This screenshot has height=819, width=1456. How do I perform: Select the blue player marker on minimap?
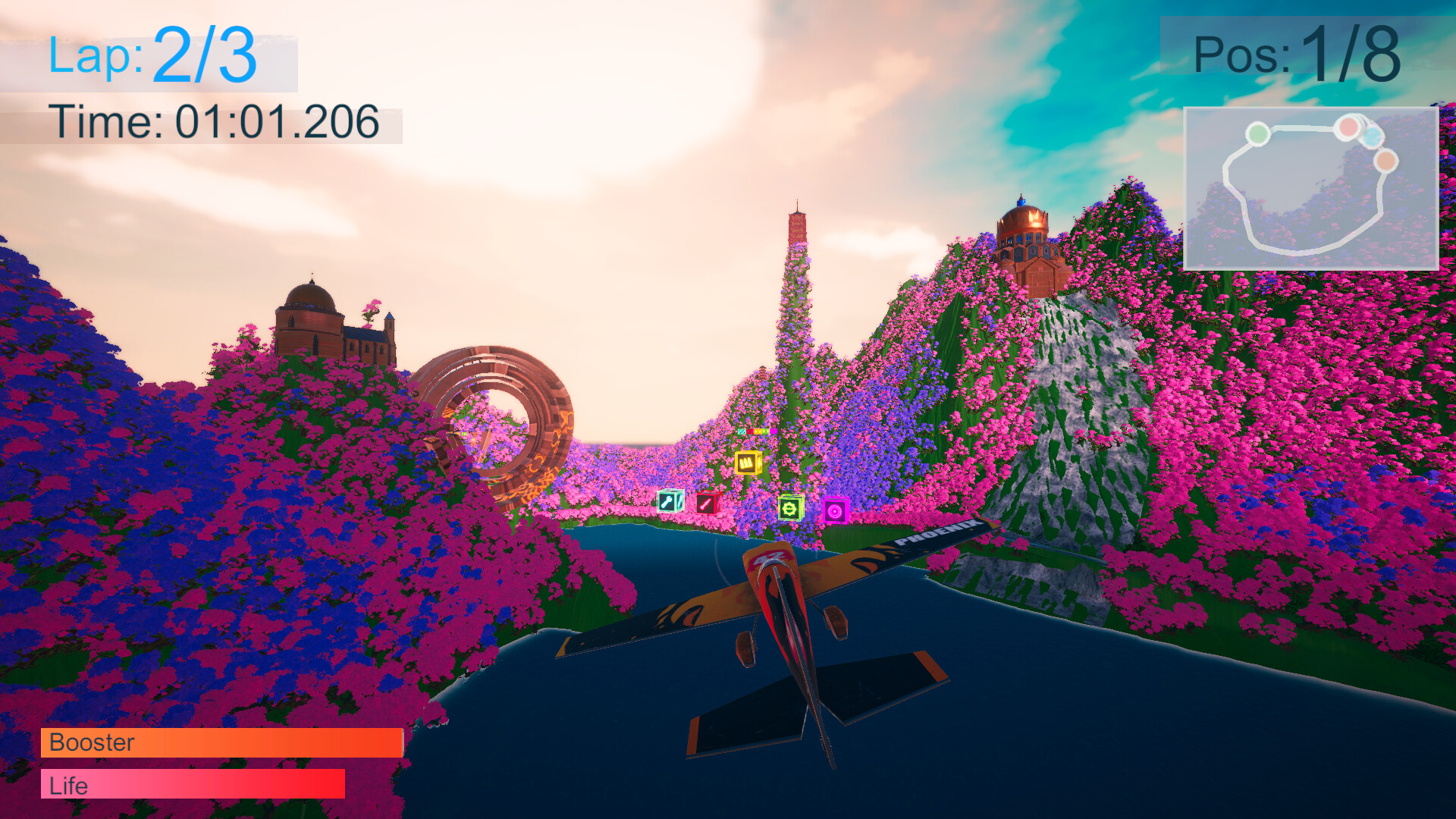coord(1371,138)
